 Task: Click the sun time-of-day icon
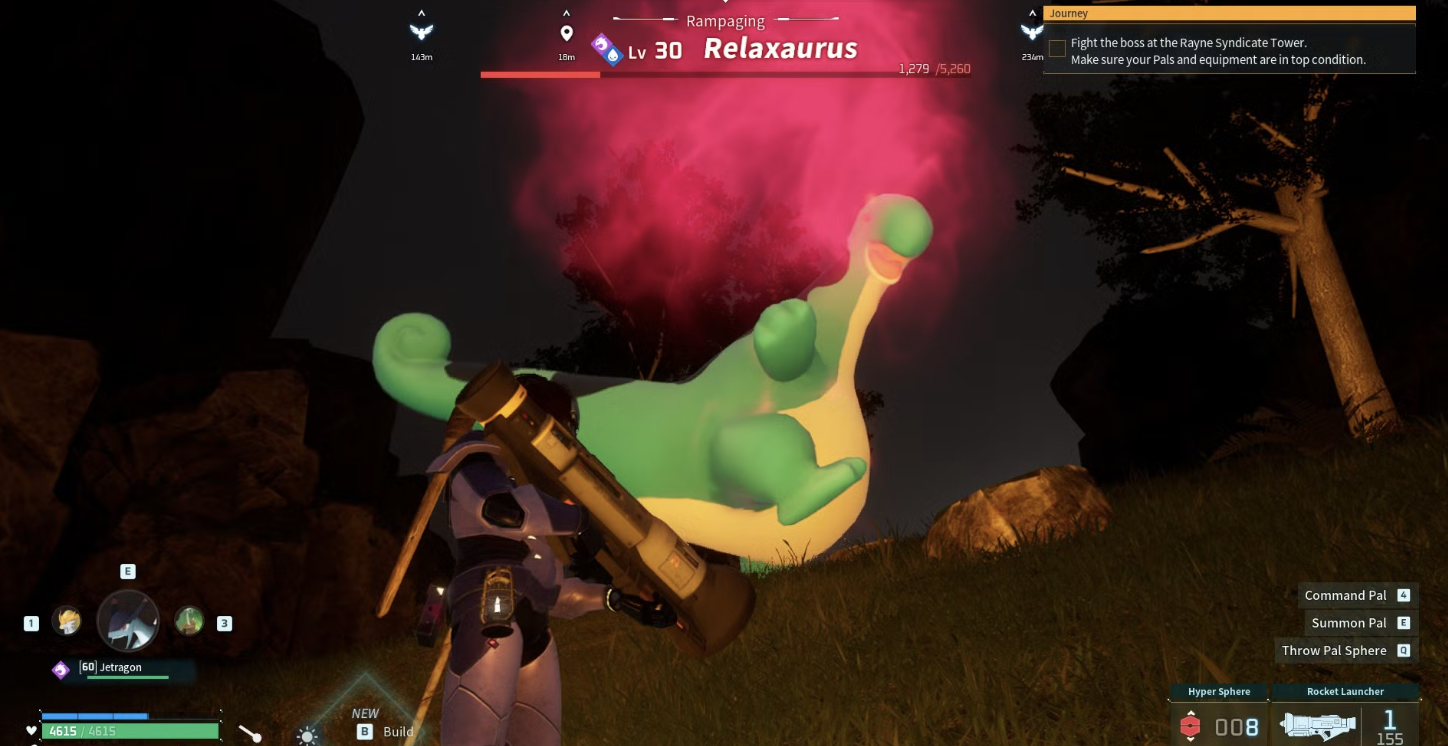click(307, 736)
